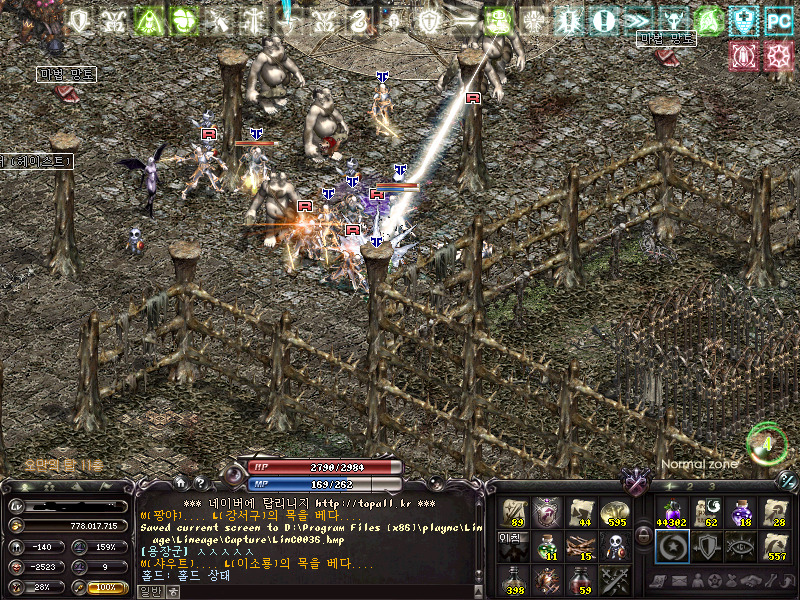Activate the eye skill icon
This screenshot has width=800, height=600.
[741, 546]
